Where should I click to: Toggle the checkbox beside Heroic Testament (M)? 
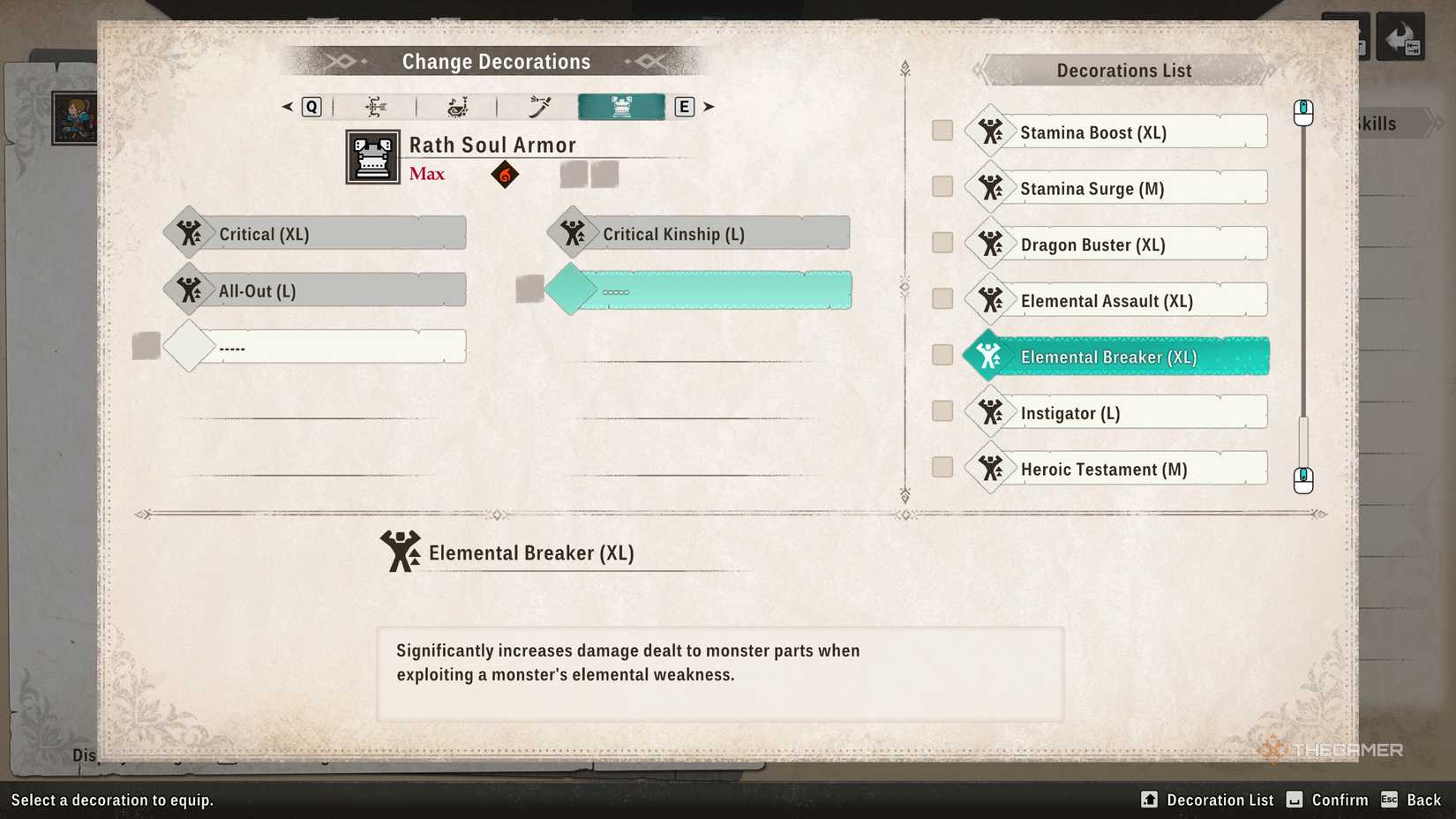click(x=941, y=467)
